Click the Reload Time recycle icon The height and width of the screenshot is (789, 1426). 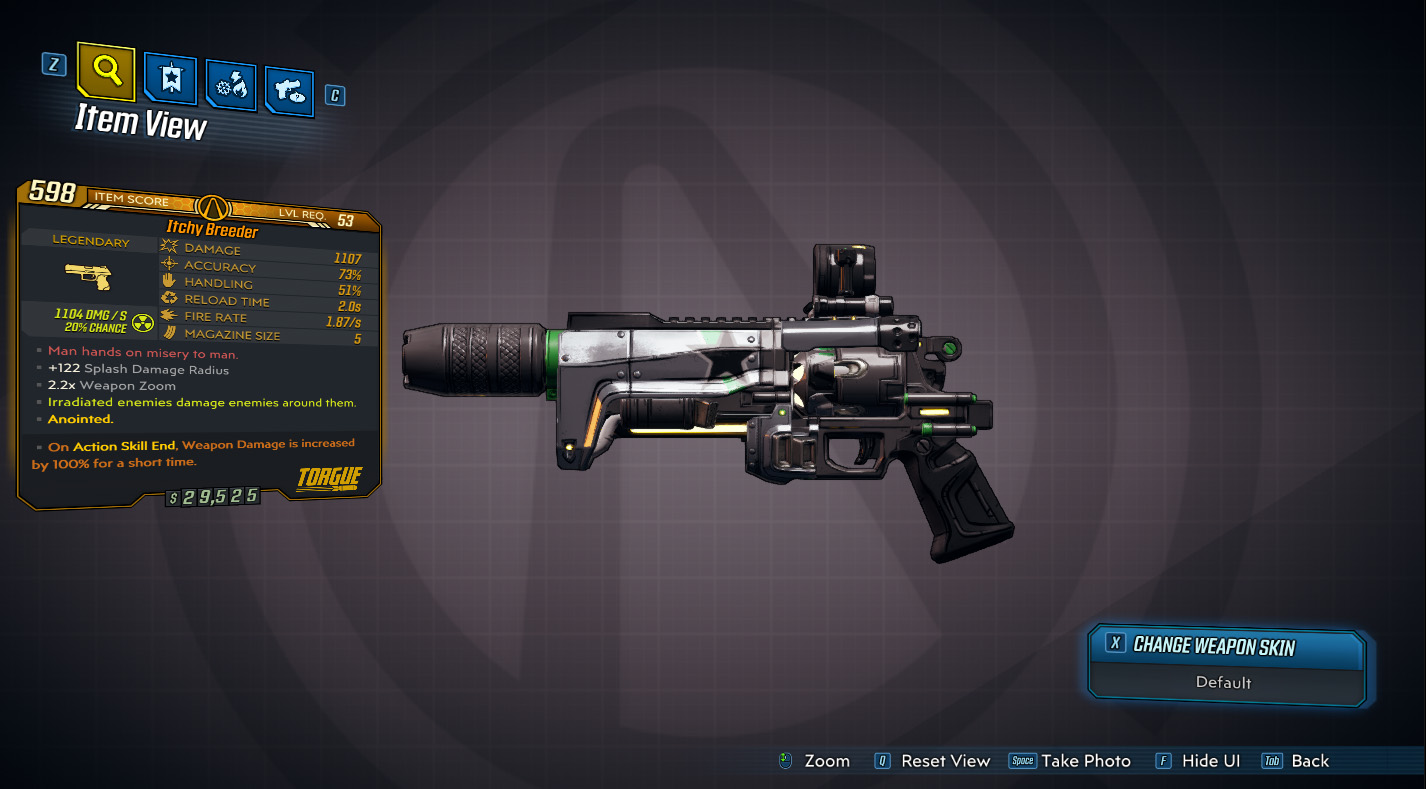[x=167, y=299]
